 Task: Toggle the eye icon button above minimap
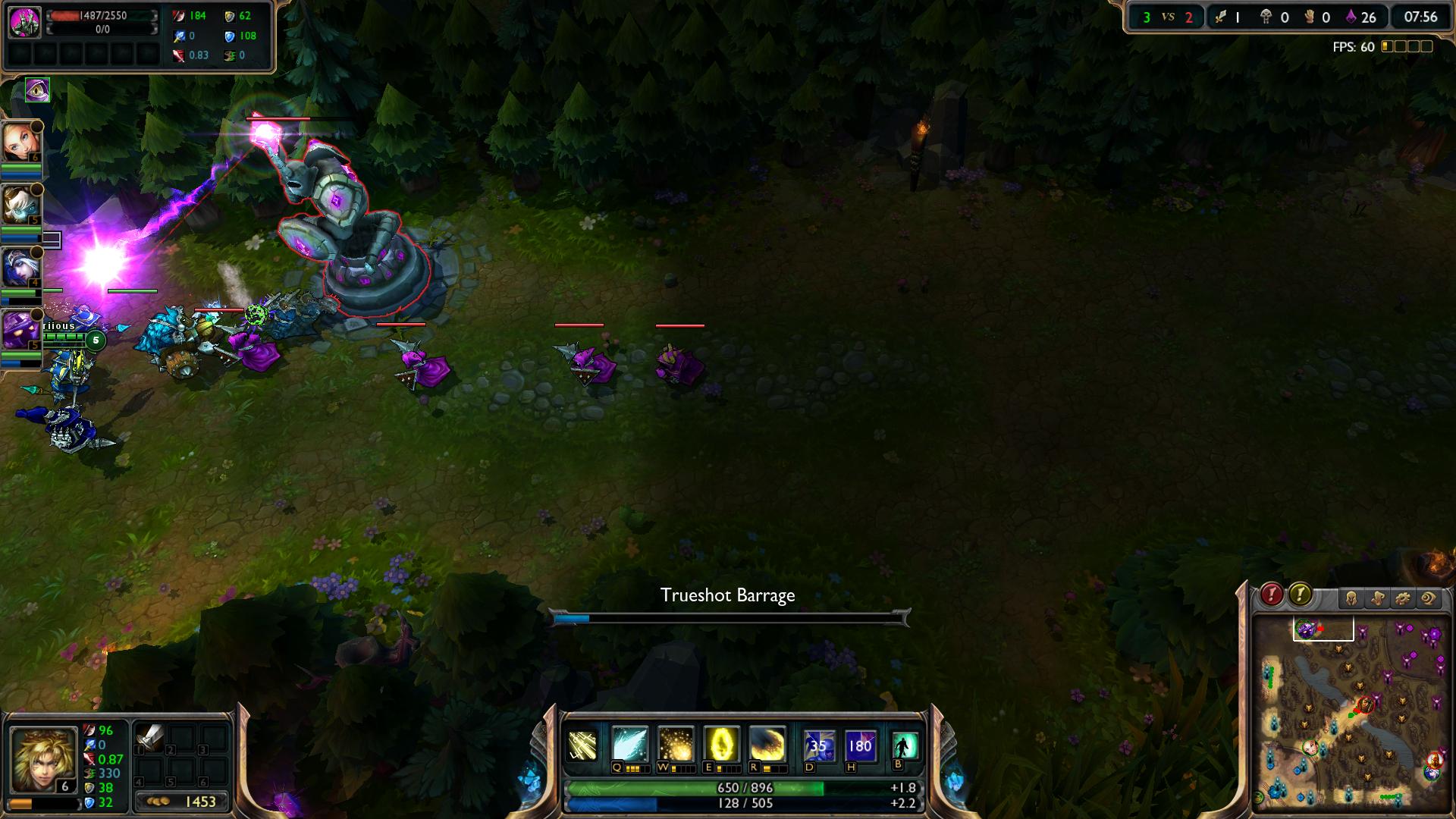tap(1428, 599)
